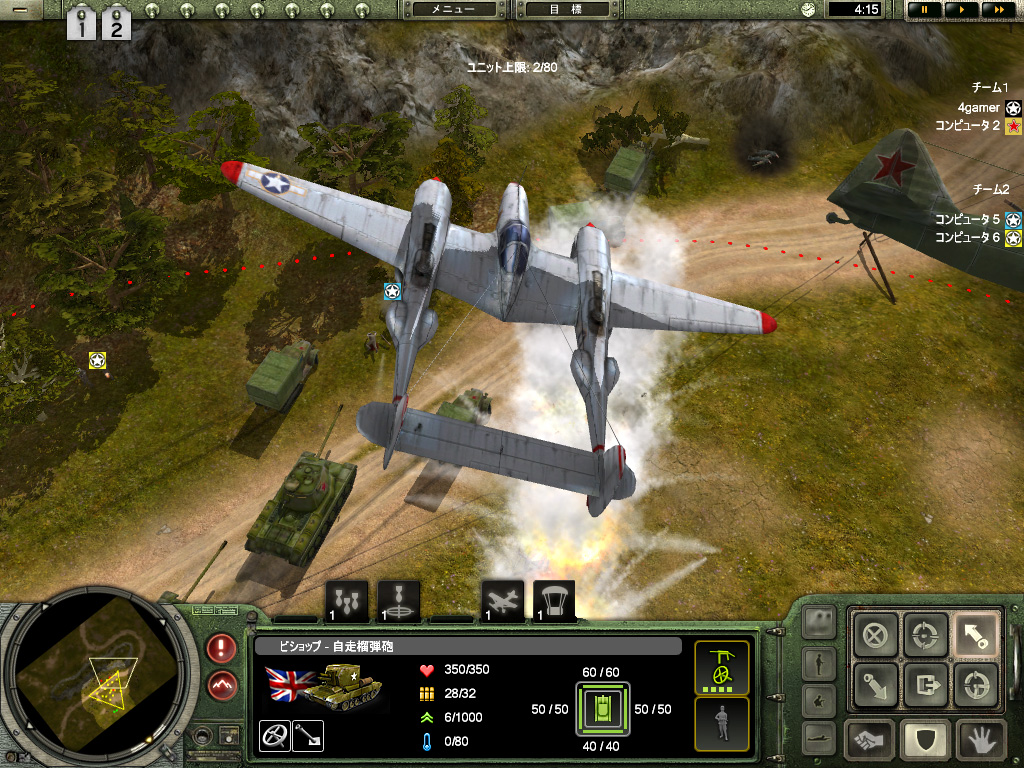Set game speed to fast forward
Image resolution: width=1024 pixels, height=768 pixels.
coord(996,9)
